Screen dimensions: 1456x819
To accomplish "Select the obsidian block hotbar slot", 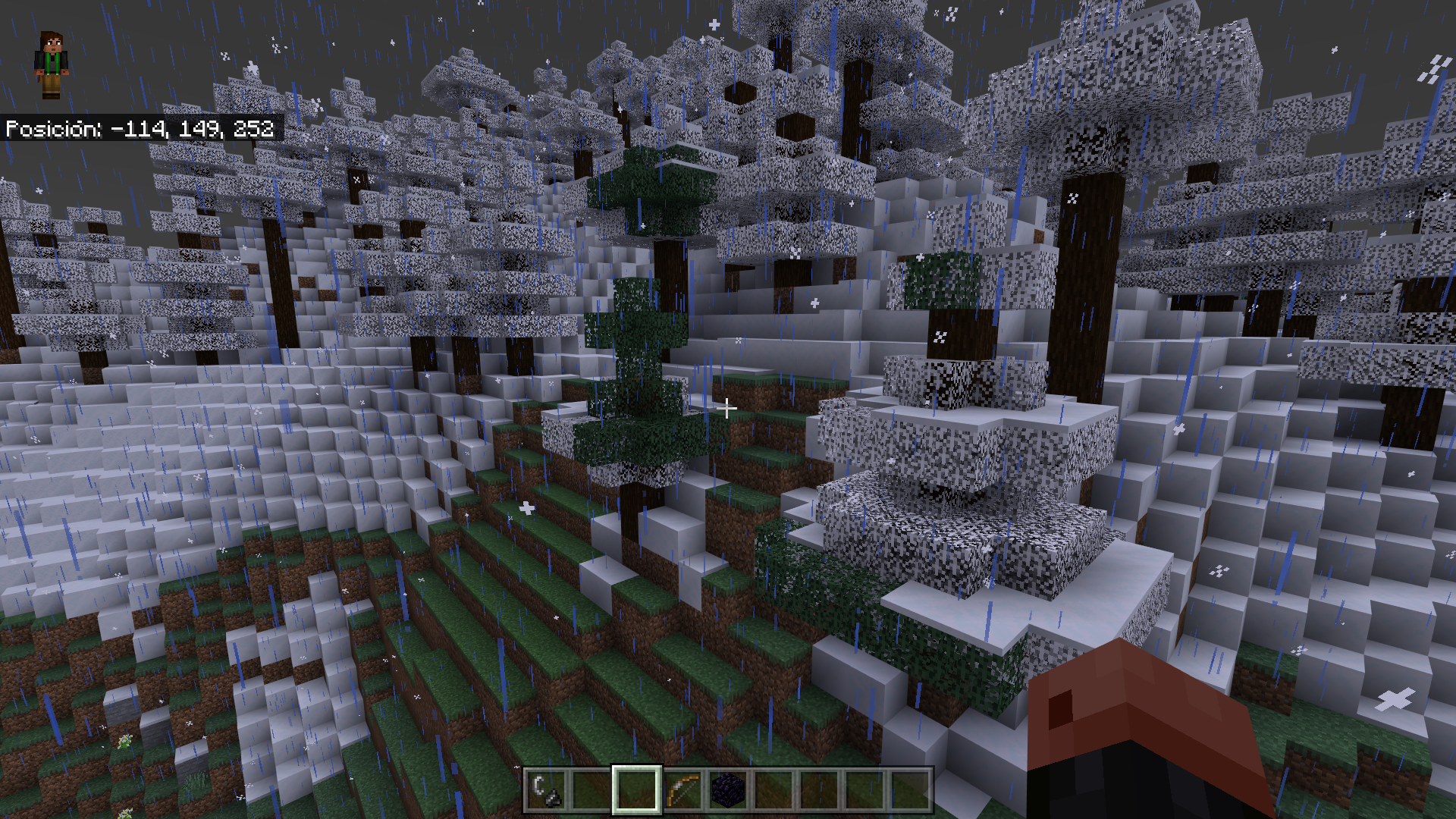I will [x=728, y=789].
